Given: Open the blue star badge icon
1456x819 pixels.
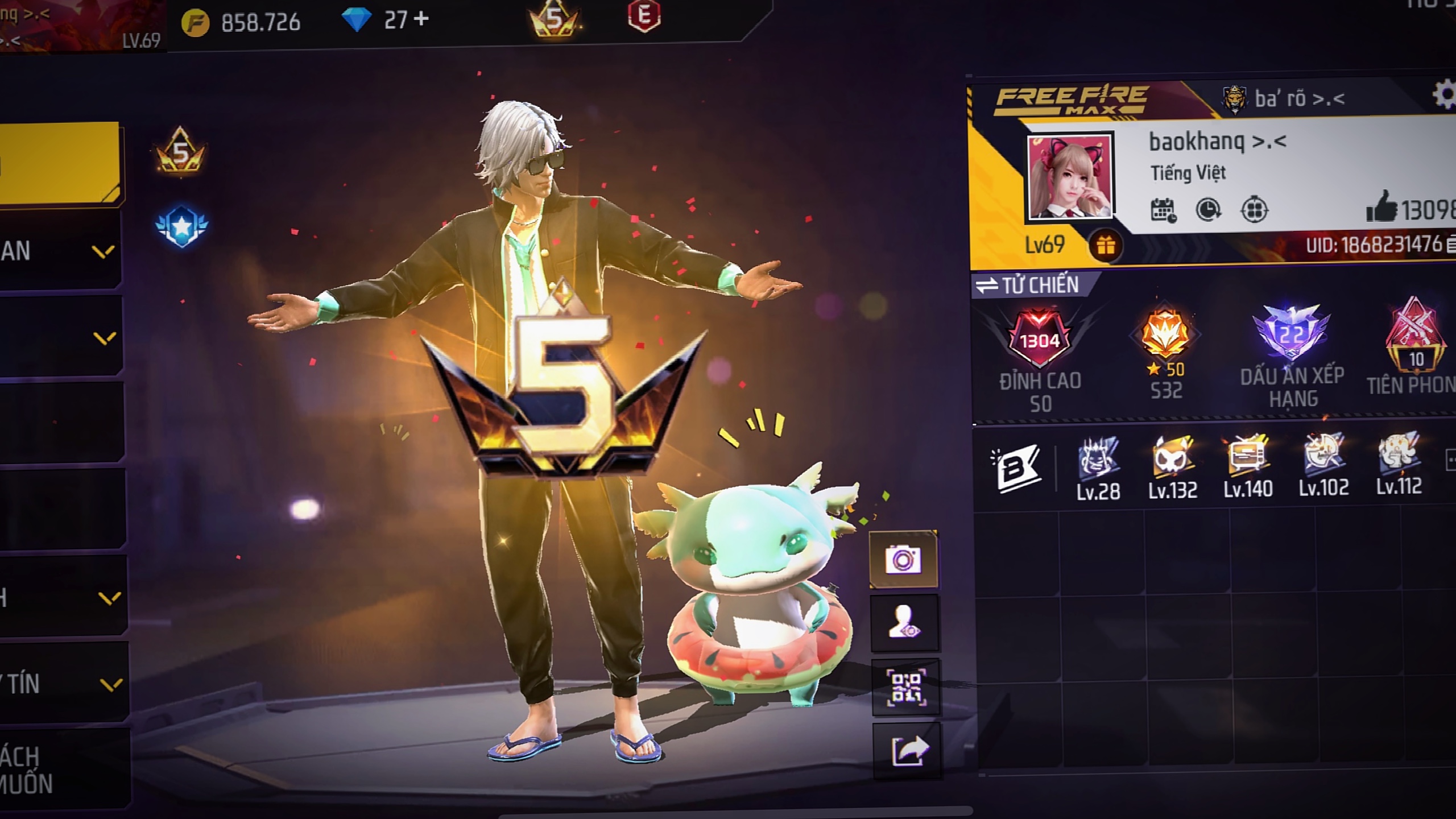Looking at the screenshot, I should 182,226.
